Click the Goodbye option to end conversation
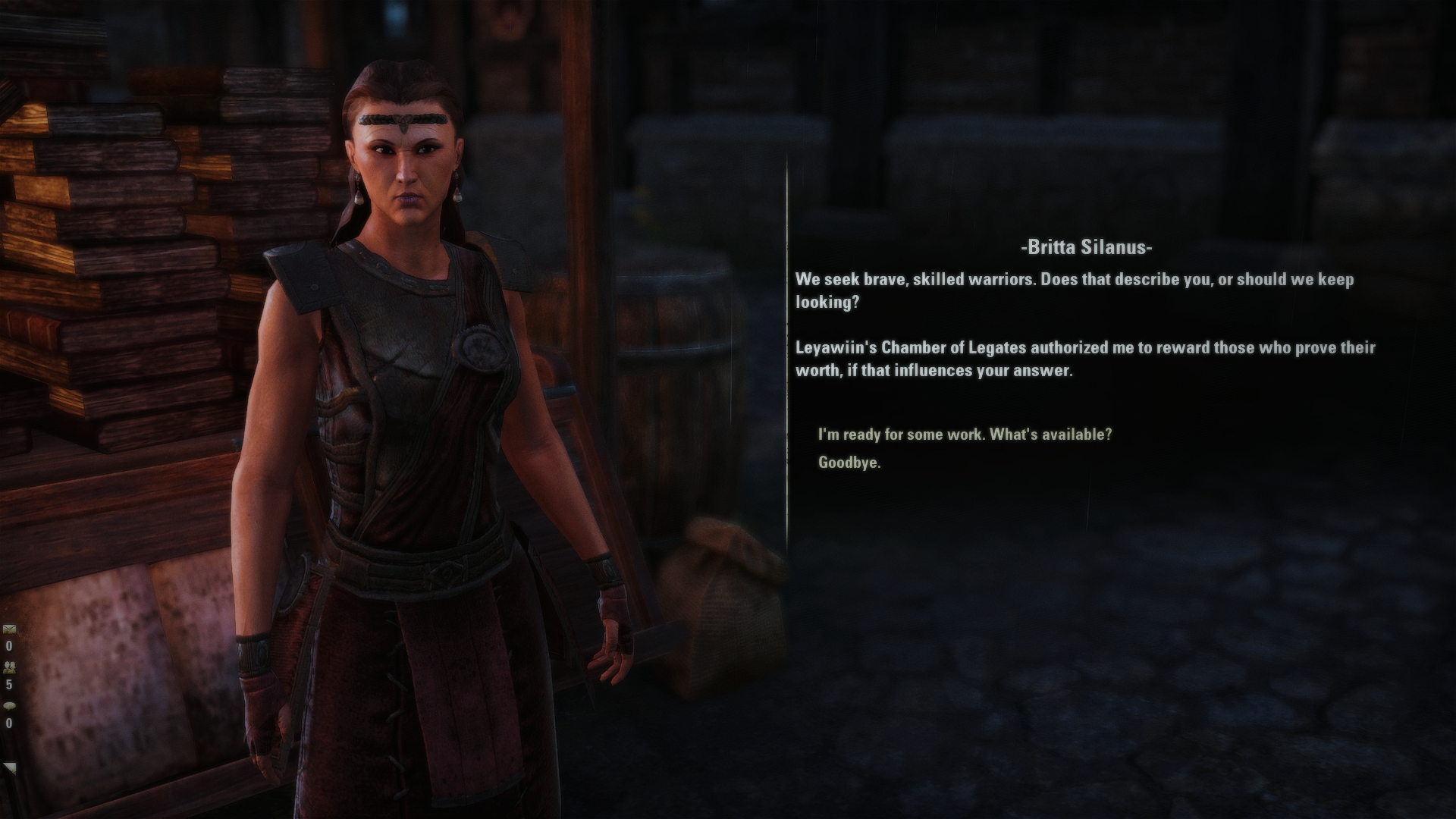 [x=849, y=464]
